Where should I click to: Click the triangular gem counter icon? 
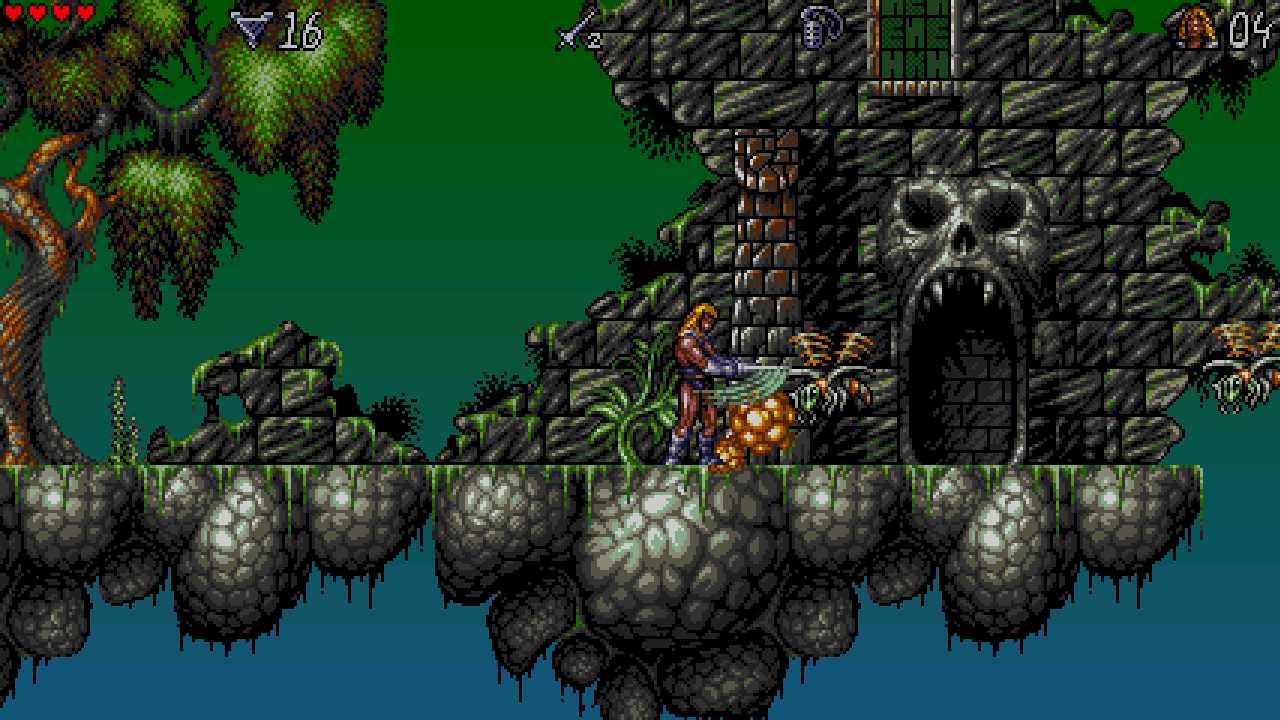click(x=251, y=29)
